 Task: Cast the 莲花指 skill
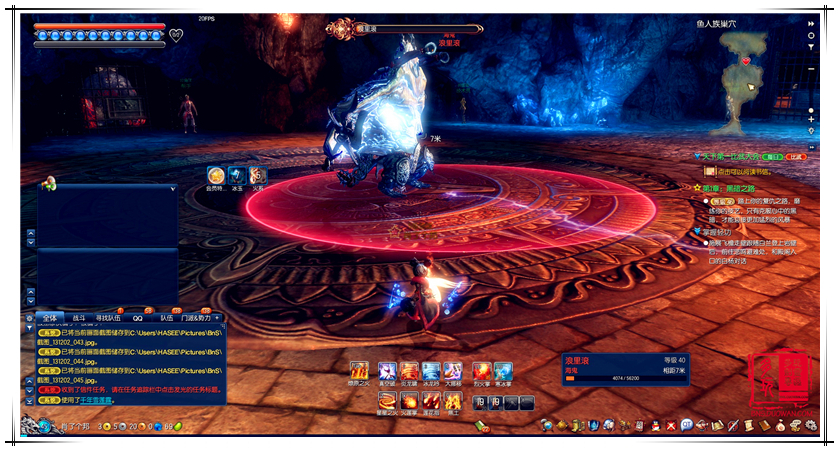pyautogui.click(x=431, y=401)
